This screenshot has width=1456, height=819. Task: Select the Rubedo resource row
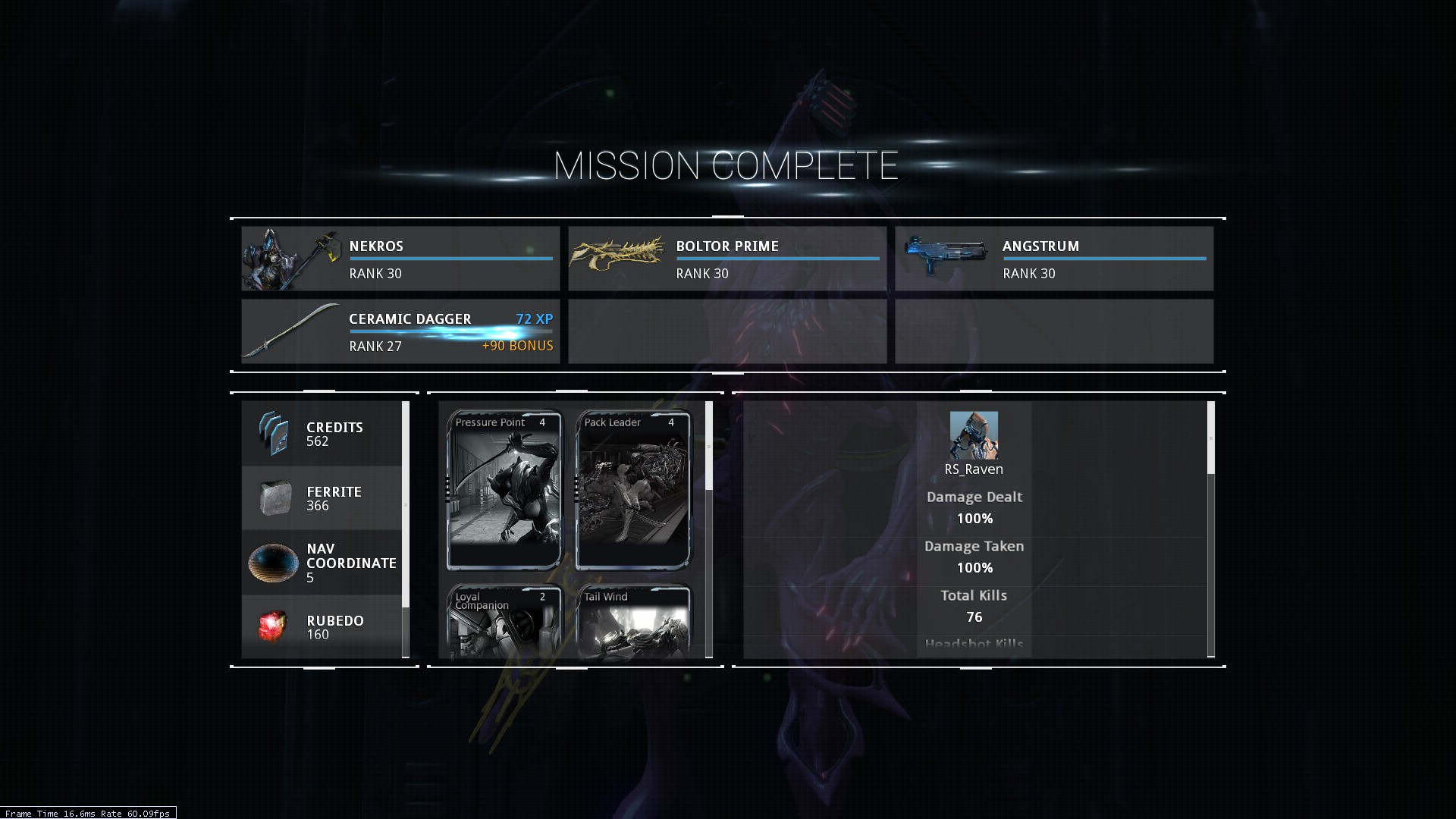click(x=322, y=626)
